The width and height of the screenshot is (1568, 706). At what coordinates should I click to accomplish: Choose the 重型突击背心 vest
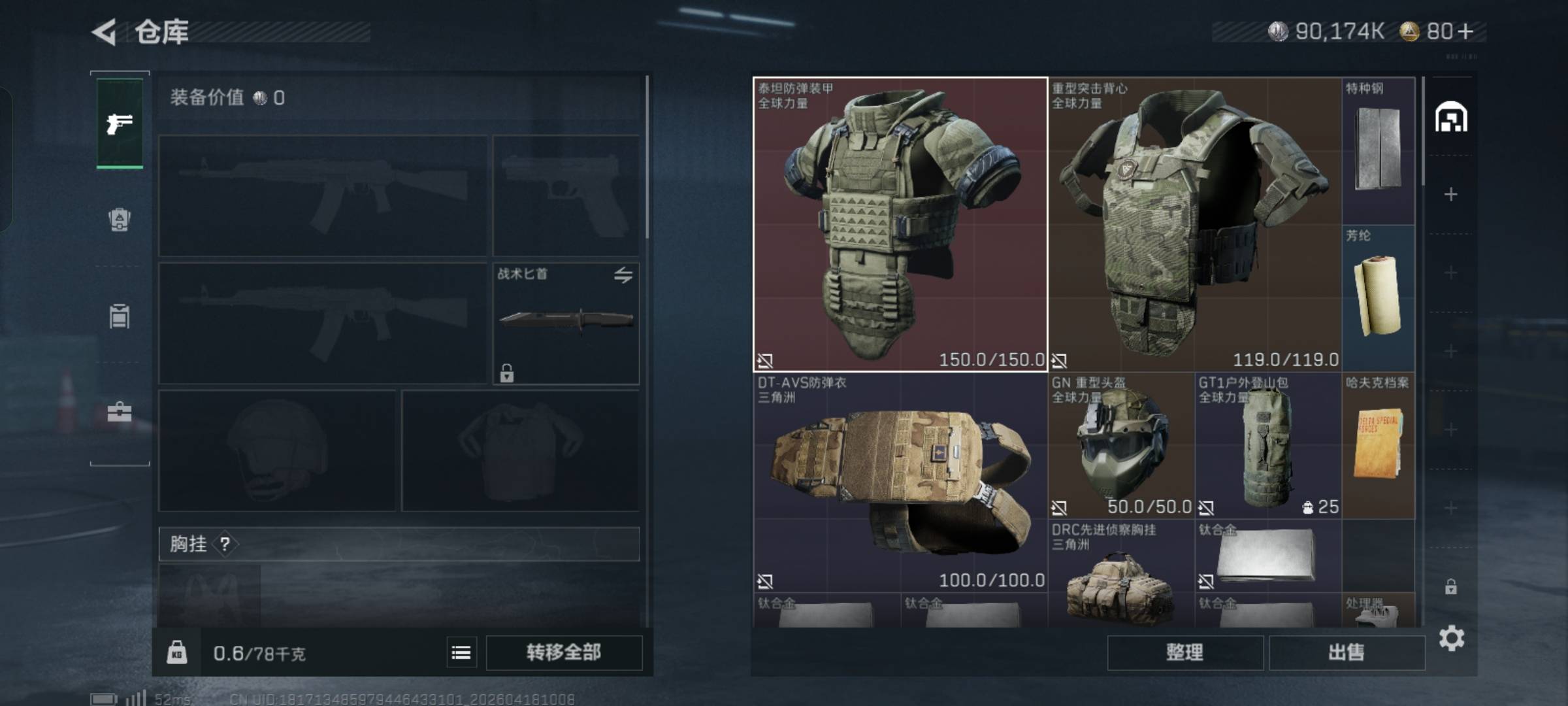click(1194, 224)
